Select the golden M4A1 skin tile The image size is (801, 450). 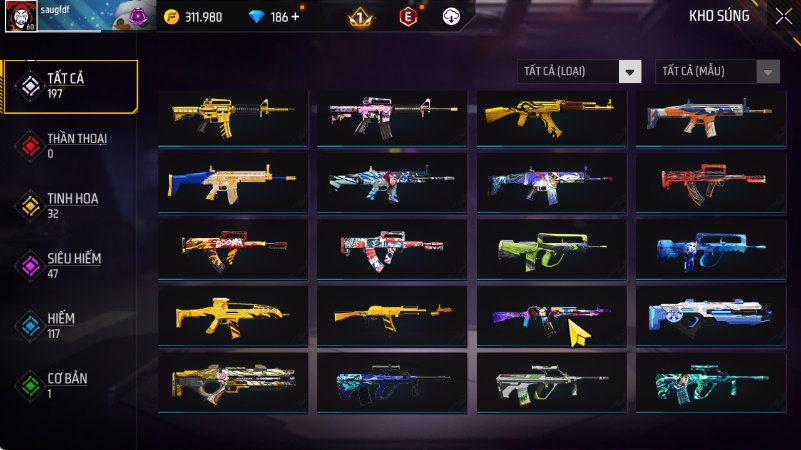(233, 116)
